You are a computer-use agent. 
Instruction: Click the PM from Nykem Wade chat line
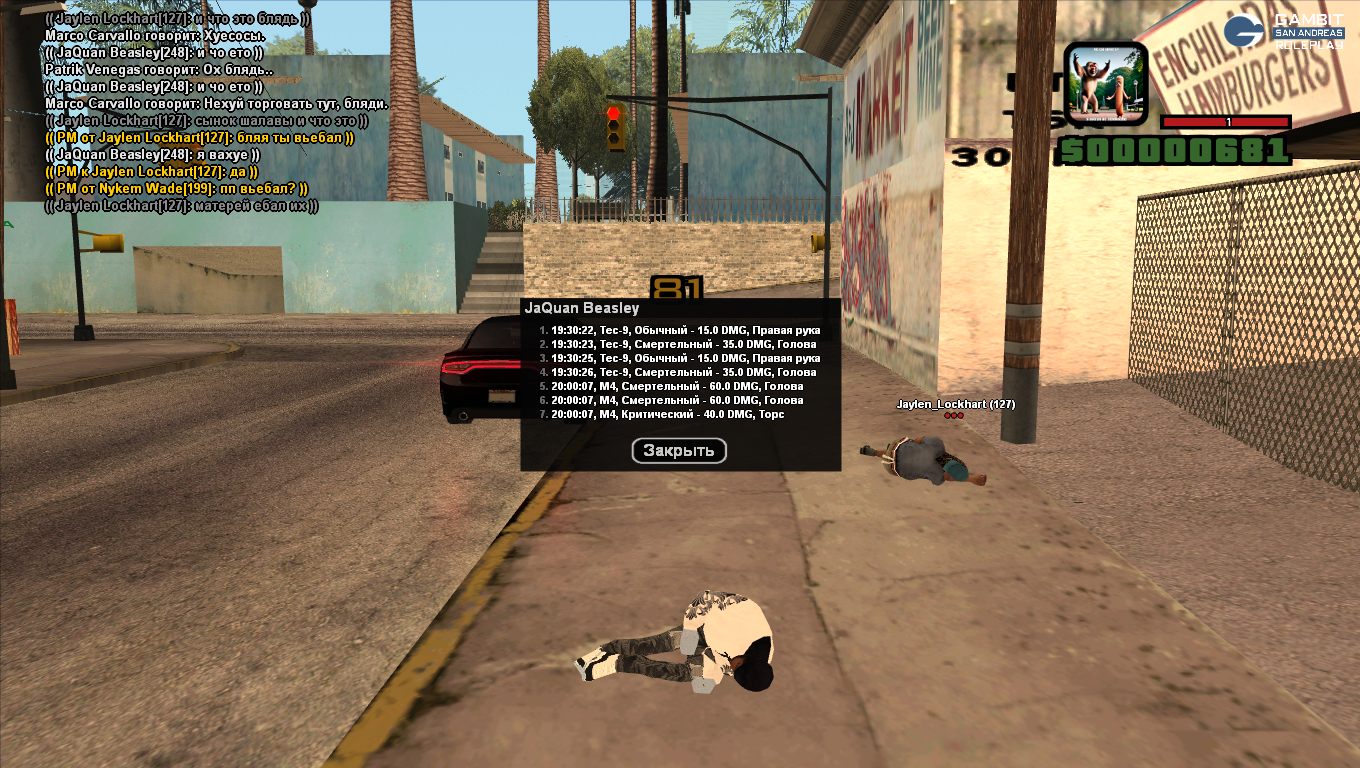coord(177,189)
